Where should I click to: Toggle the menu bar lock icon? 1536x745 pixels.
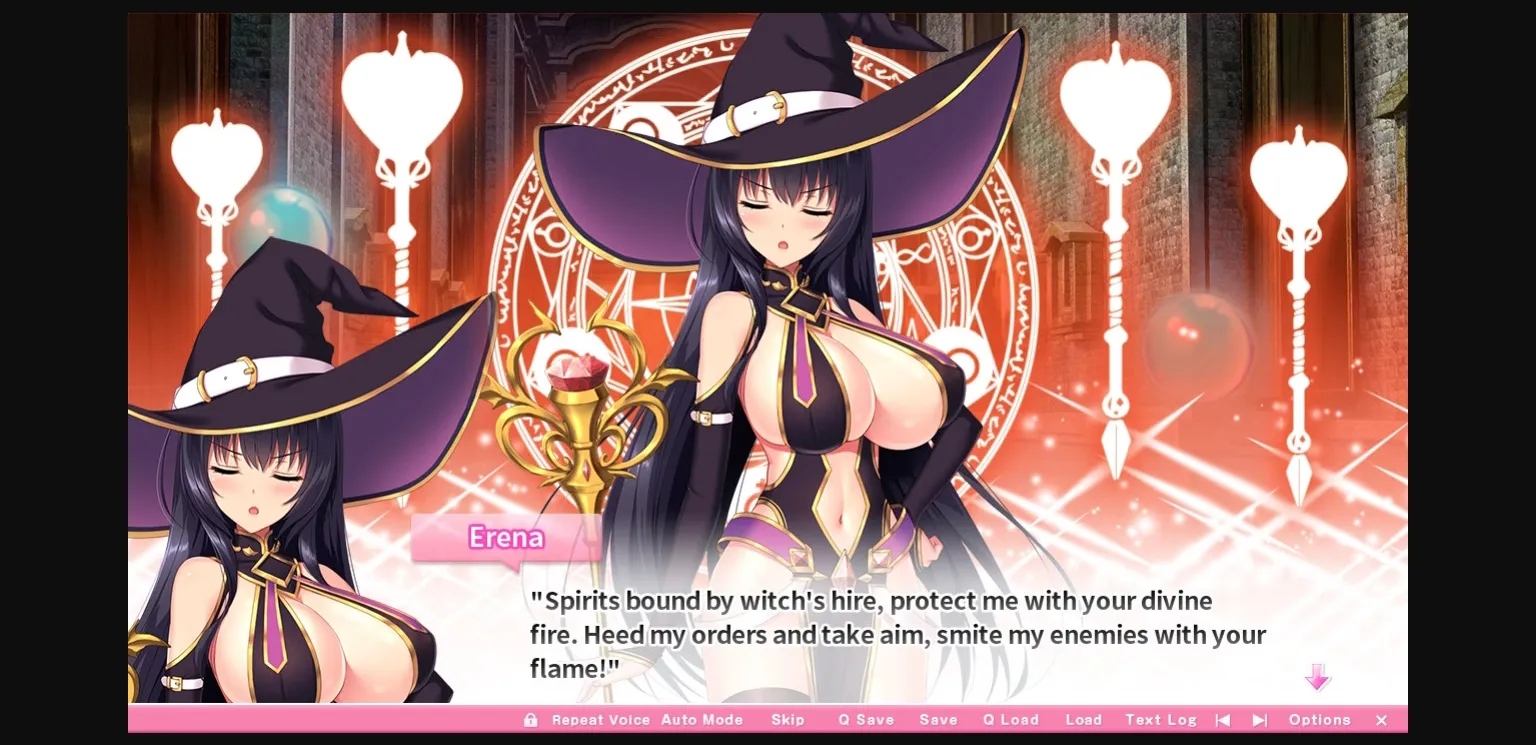tap(531, 719)
